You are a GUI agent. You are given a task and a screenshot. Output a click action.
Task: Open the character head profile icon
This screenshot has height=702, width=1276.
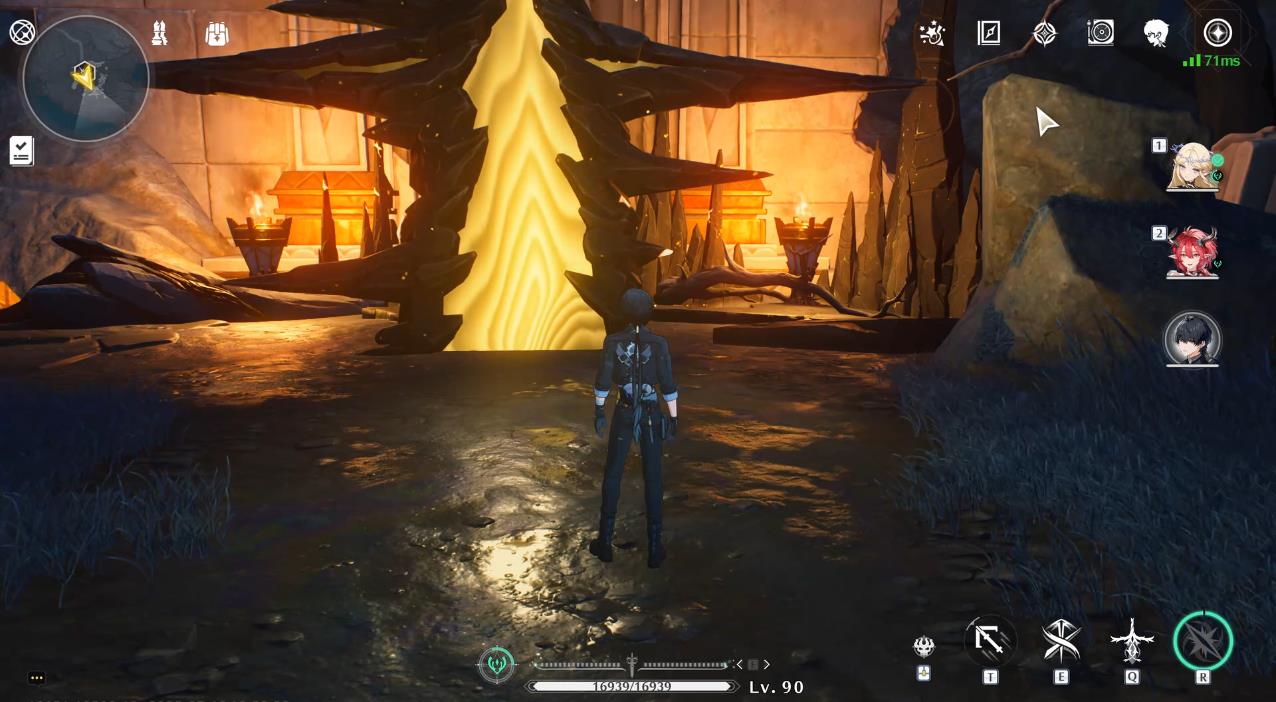1156,33
